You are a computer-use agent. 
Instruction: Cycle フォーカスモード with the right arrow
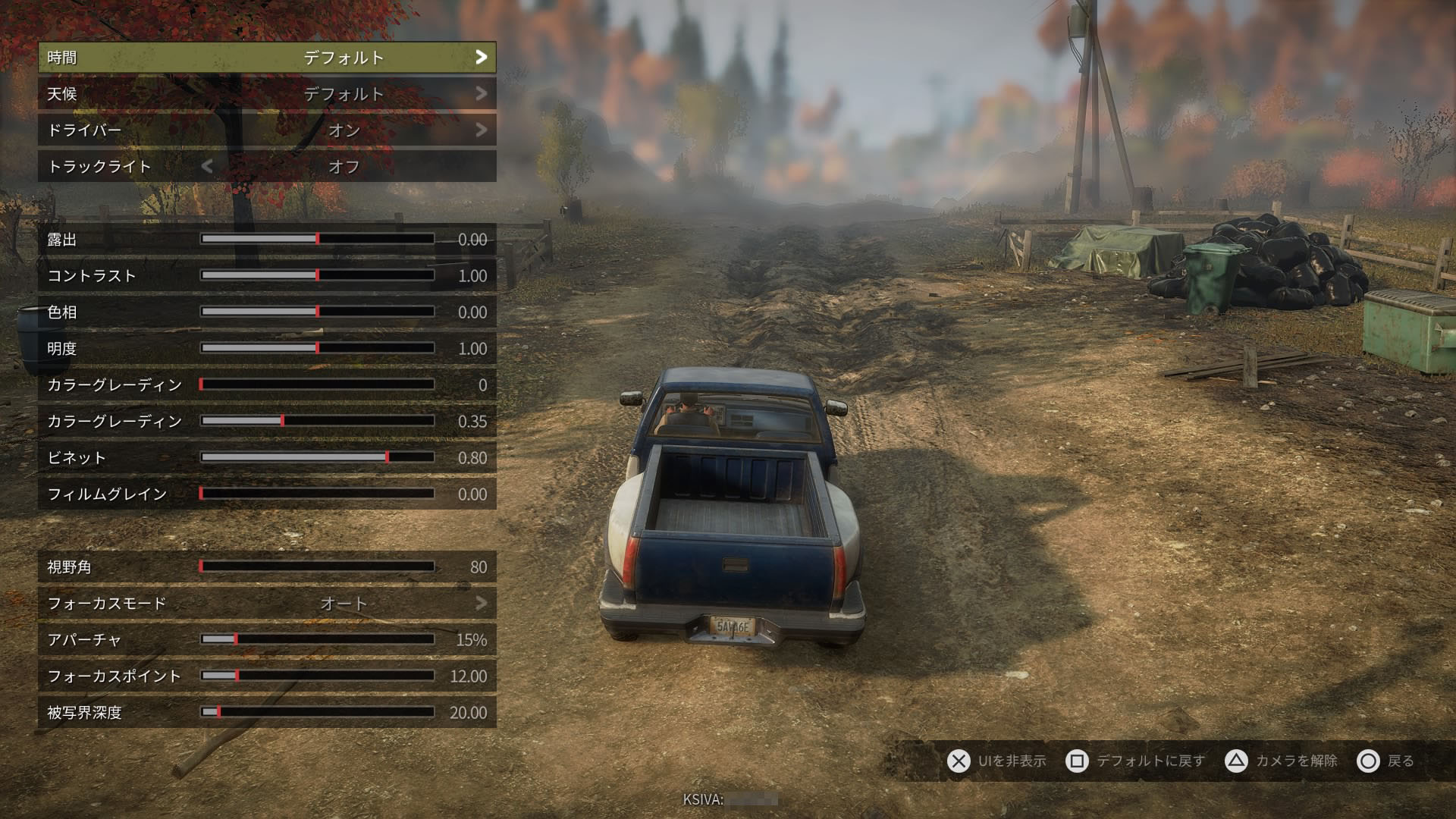tap(481, 604)
